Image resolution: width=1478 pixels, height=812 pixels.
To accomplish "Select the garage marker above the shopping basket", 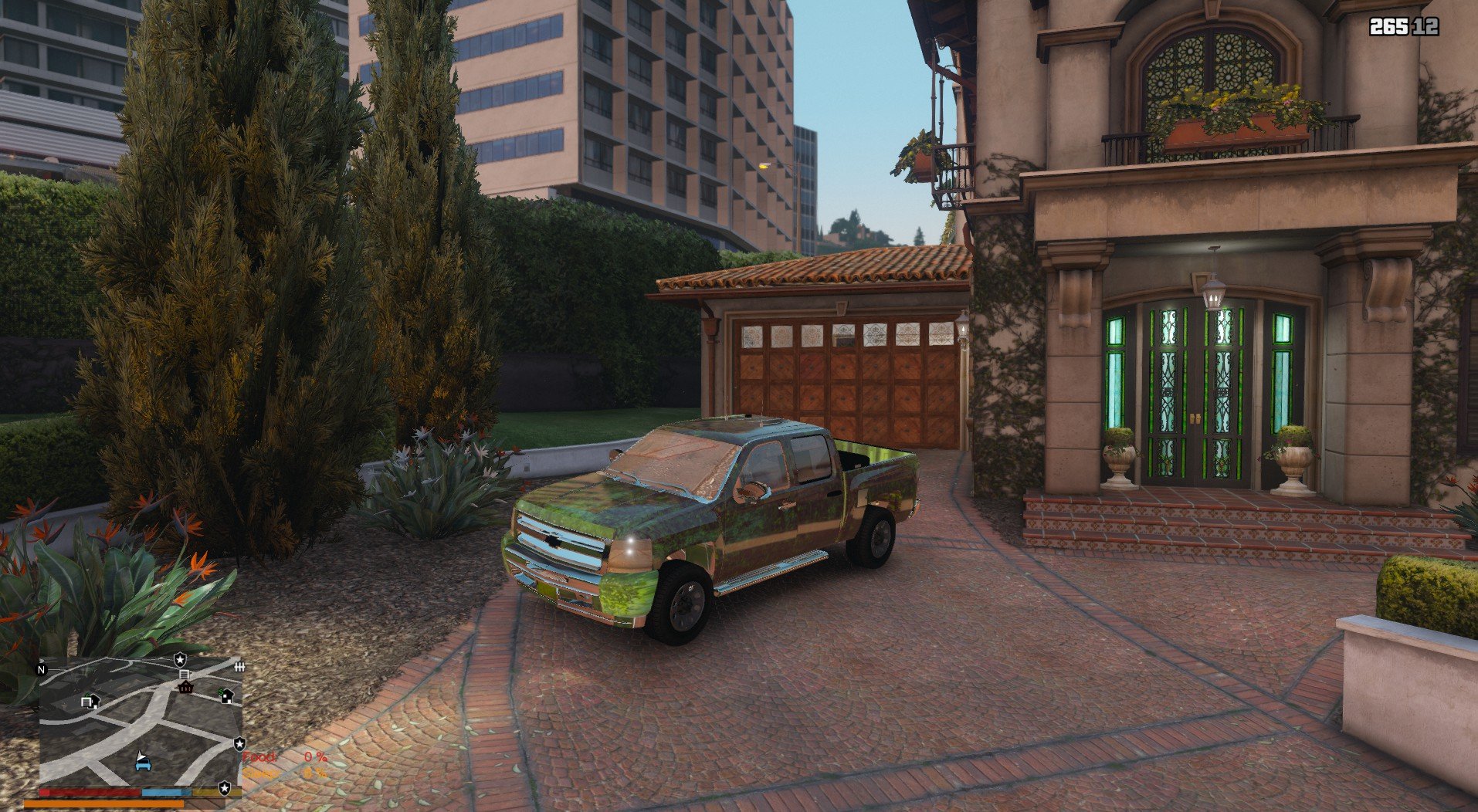I will pyautogui.click(x=184, y=675).
